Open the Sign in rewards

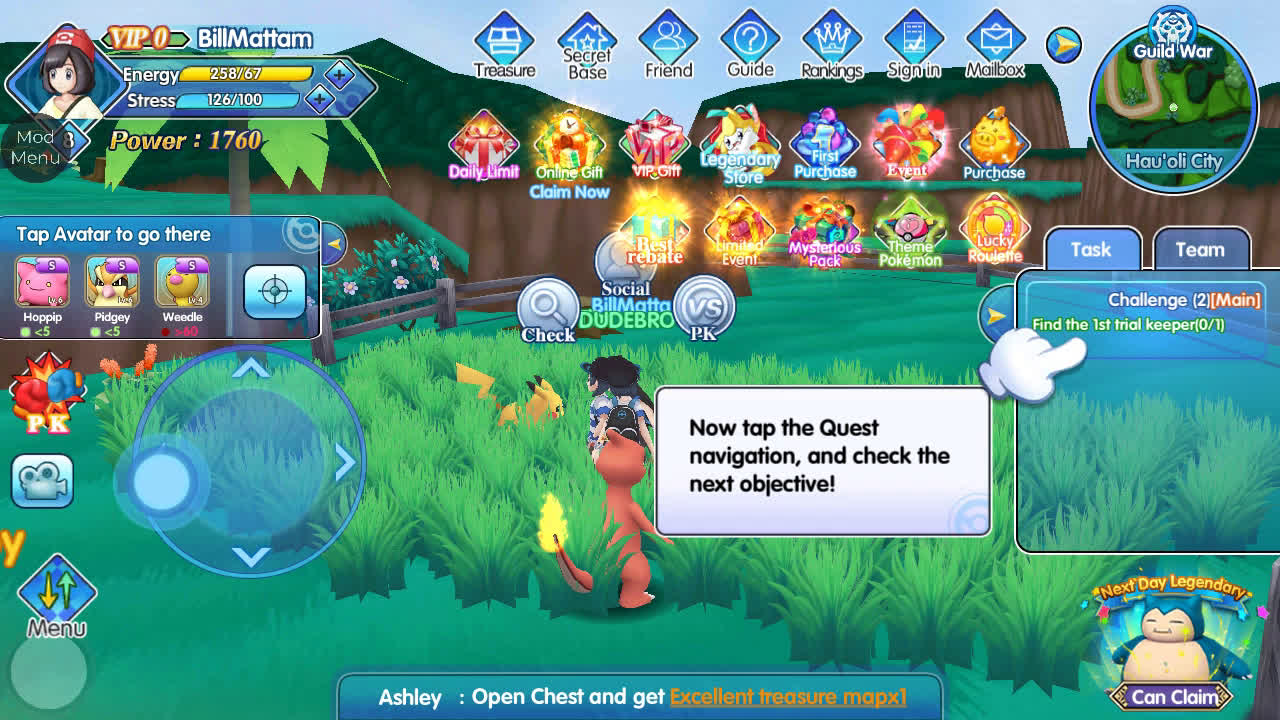click(913, 45)
